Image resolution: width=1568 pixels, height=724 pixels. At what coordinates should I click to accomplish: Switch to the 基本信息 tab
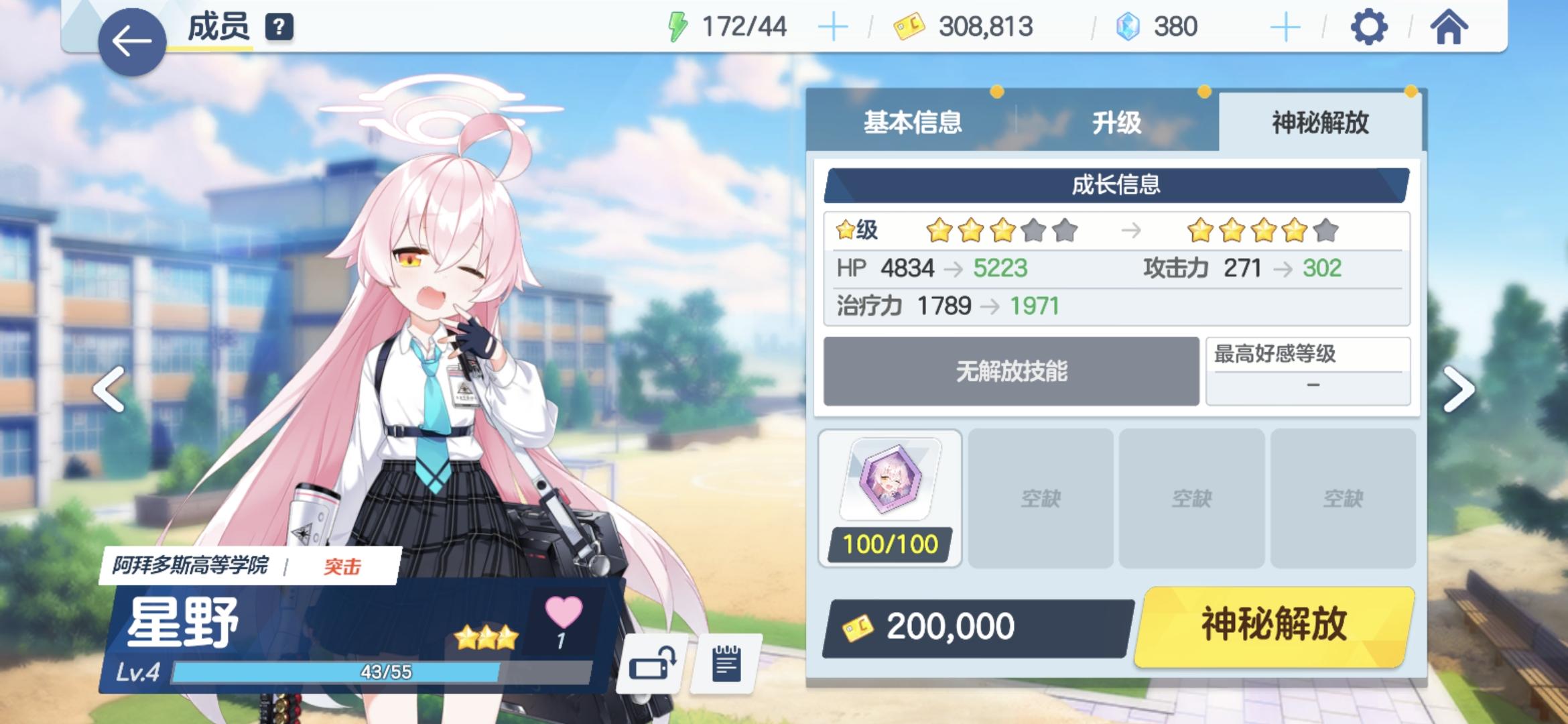(914, 123)
